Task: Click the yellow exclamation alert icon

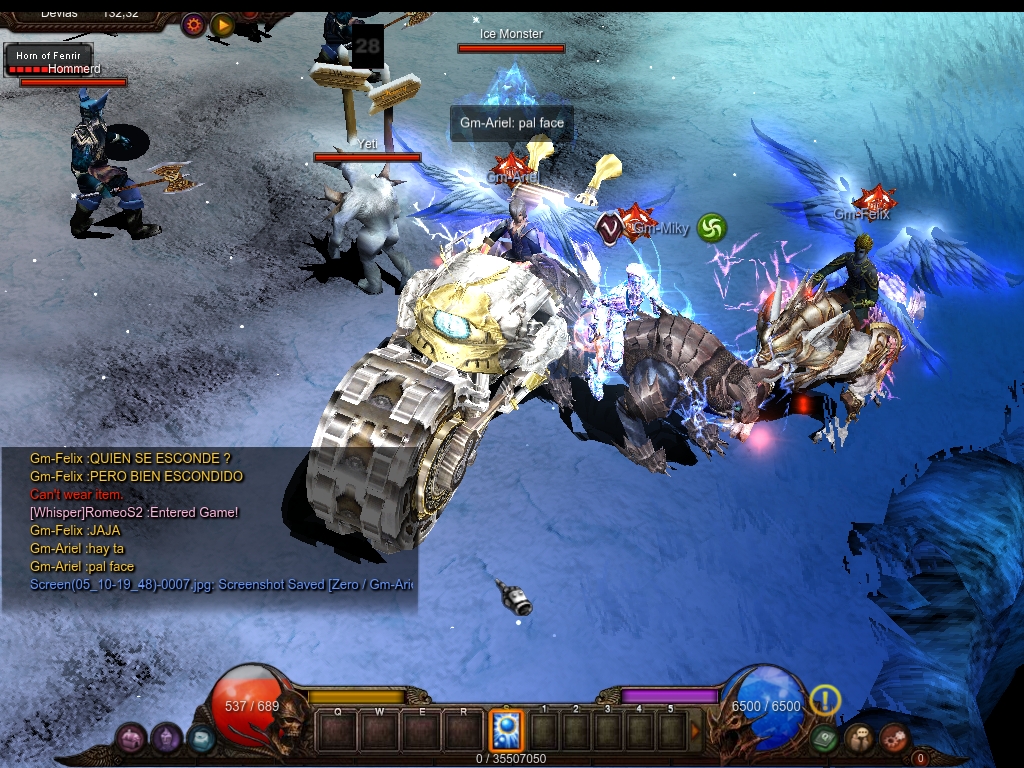Action: [824, 699]
